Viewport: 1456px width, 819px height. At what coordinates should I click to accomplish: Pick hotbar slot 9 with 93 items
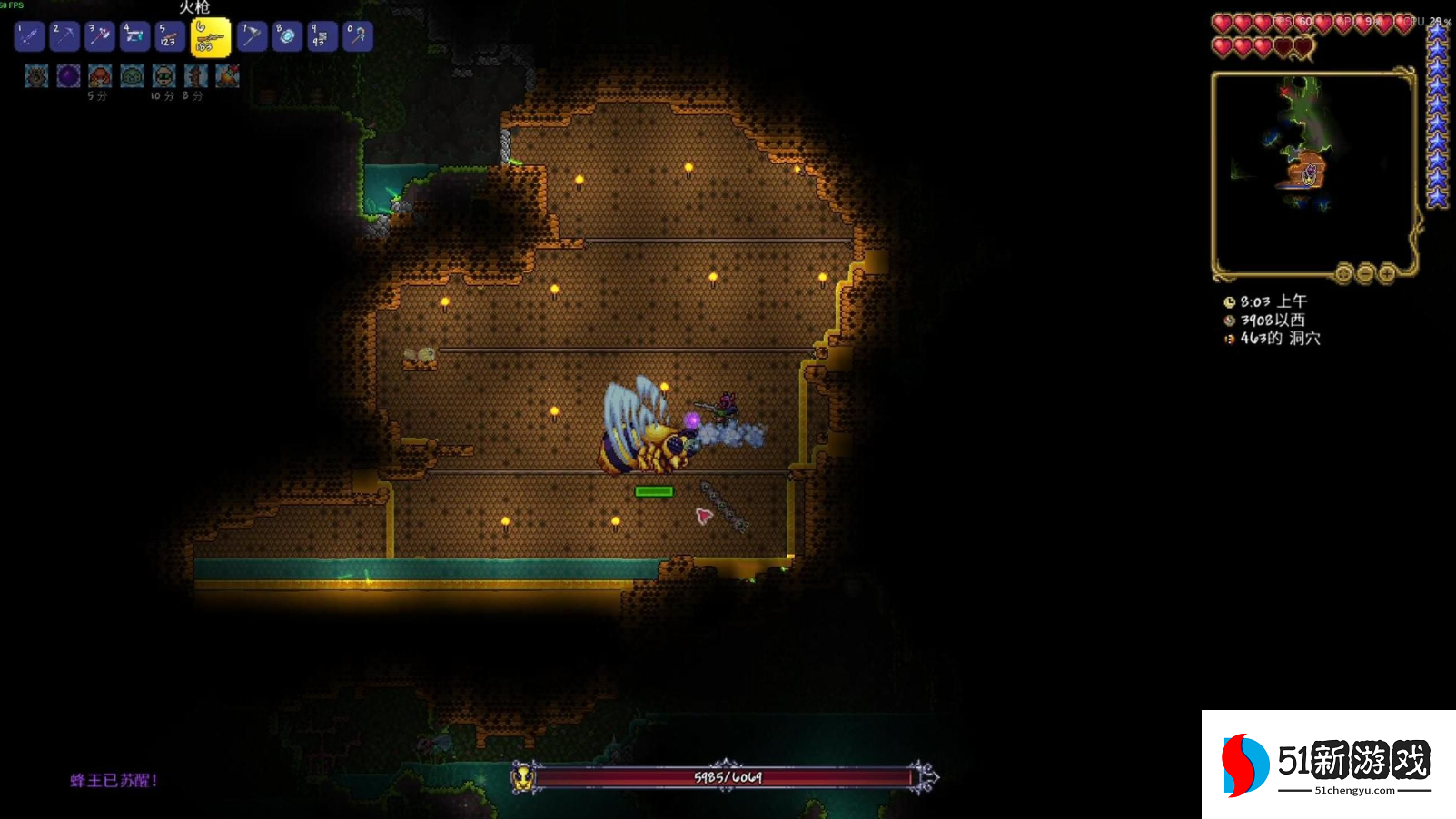click(x=322, y=36)
